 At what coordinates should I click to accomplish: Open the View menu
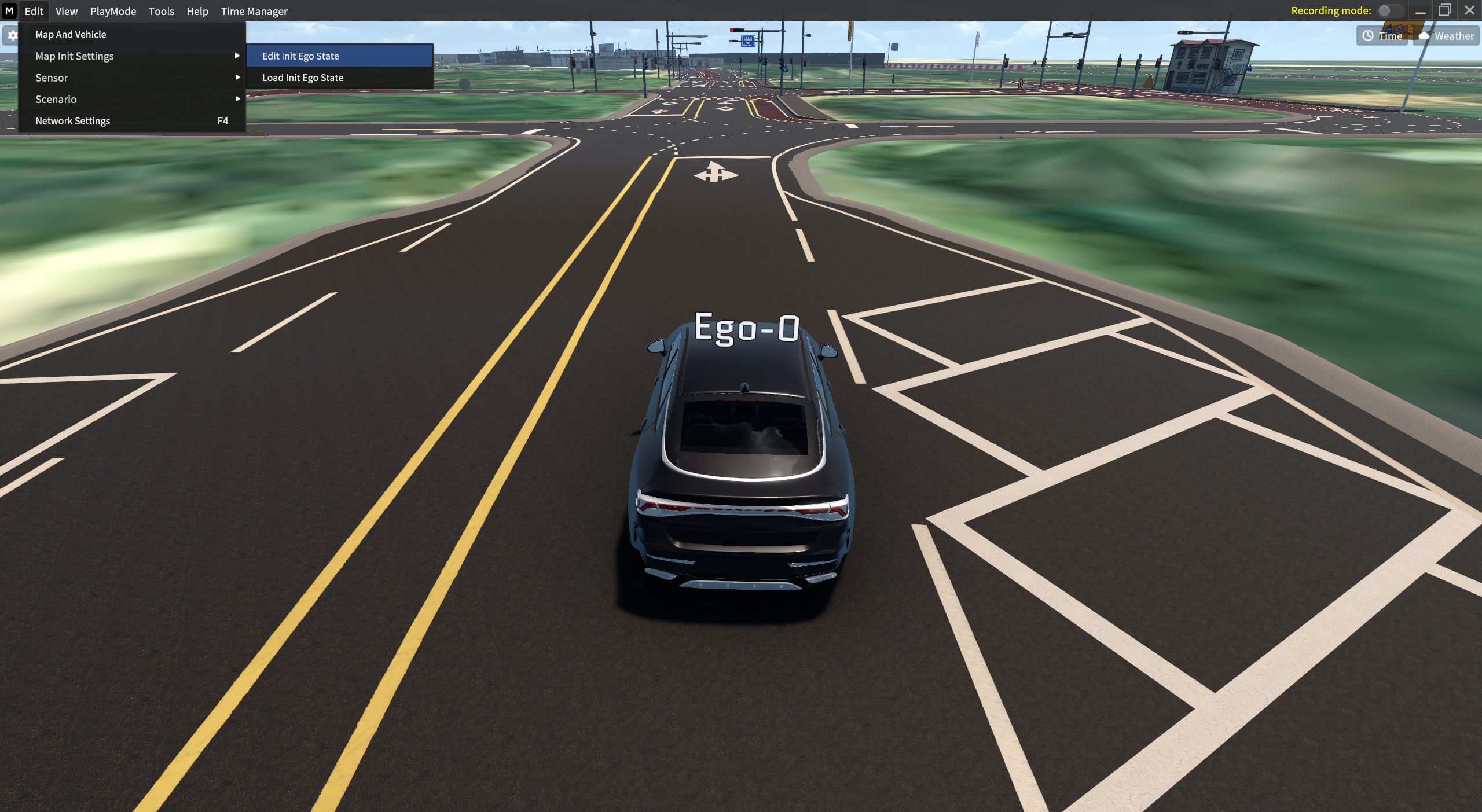[x=66, y=11]
